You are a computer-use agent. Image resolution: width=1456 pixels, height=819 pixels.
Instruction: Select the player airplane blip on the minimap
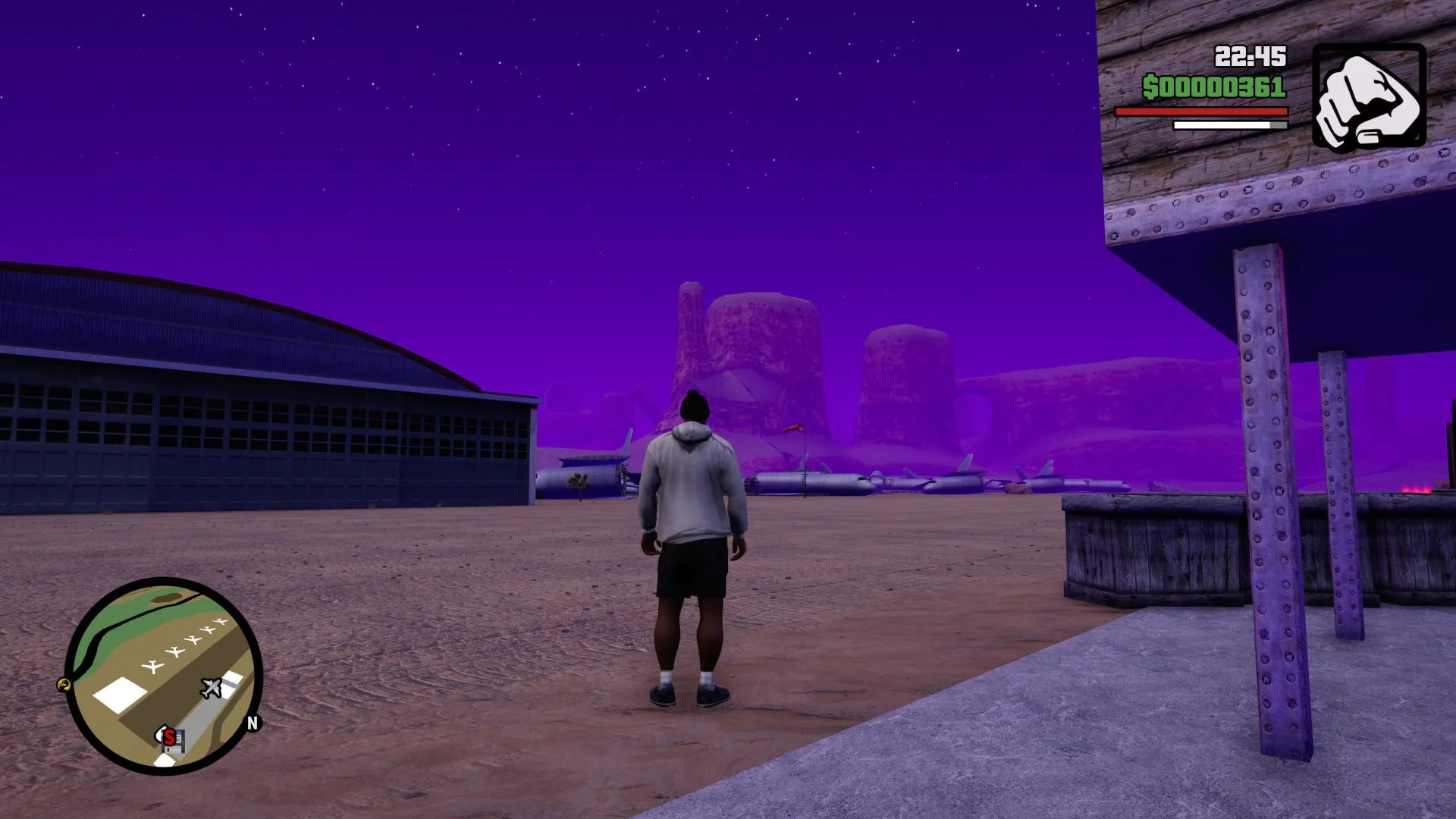[x=212, y=687]
